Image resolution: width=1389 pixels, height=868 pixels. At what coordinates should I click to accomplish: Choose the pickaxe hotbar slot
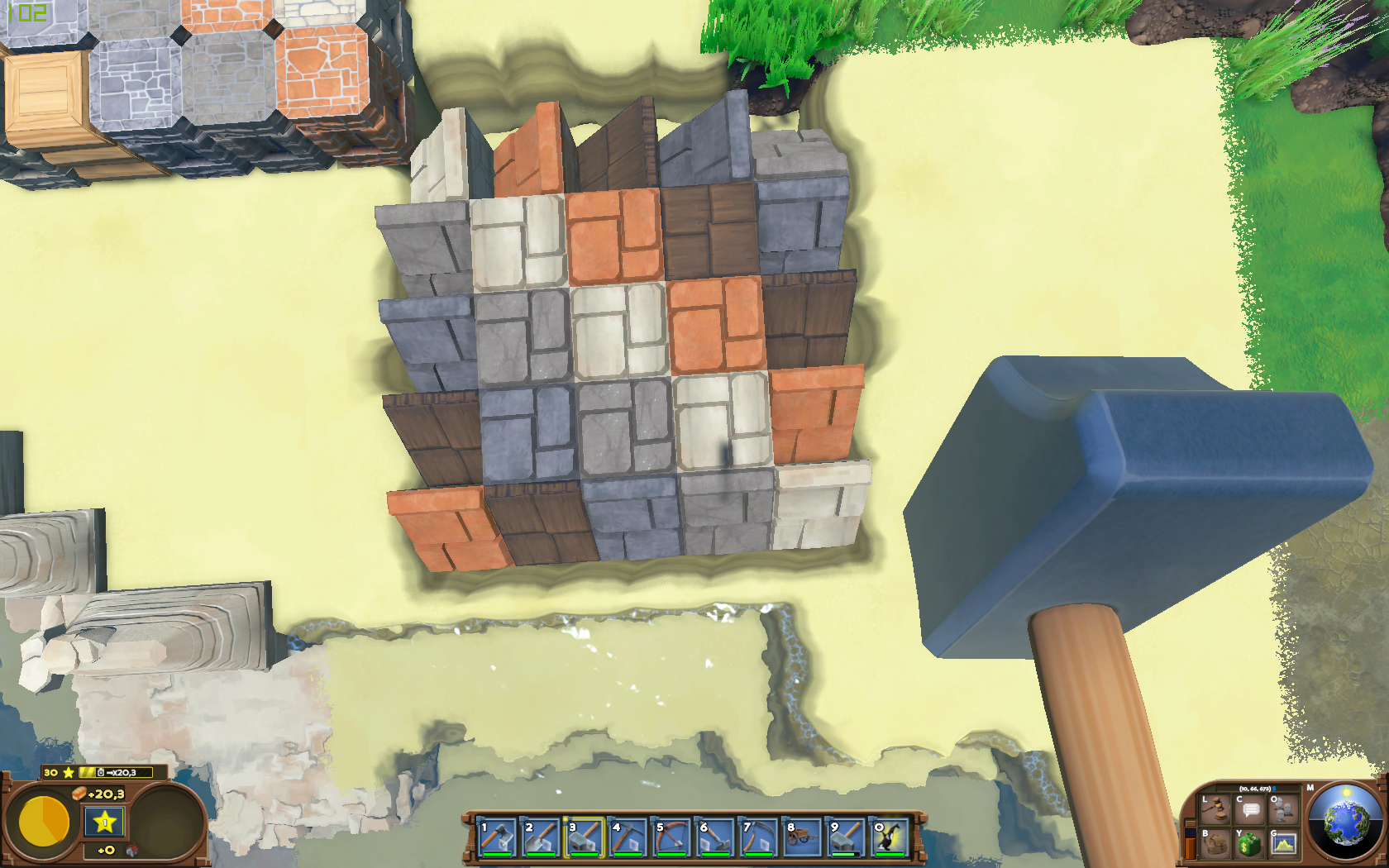[x=628, y=837]
